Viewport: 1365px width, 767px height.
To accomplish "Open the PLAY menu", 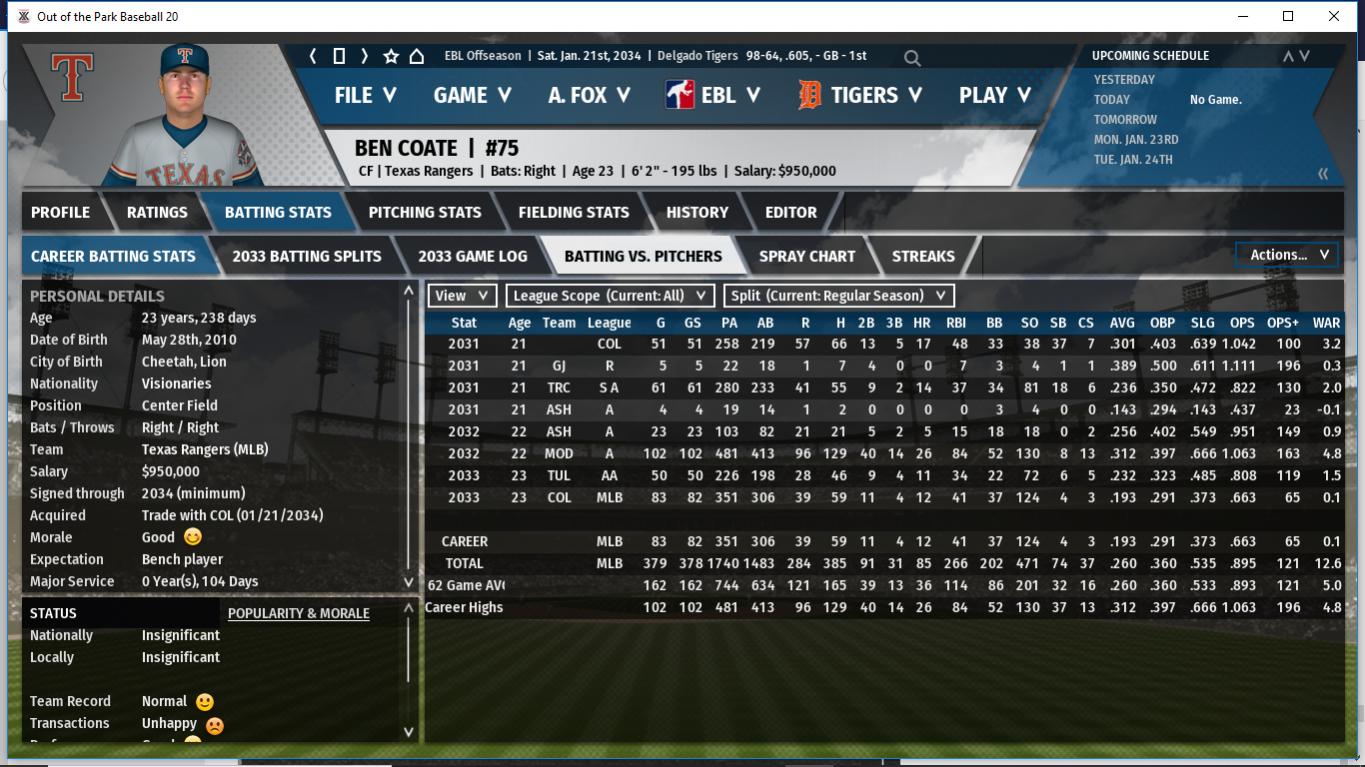I will [994, 95].
